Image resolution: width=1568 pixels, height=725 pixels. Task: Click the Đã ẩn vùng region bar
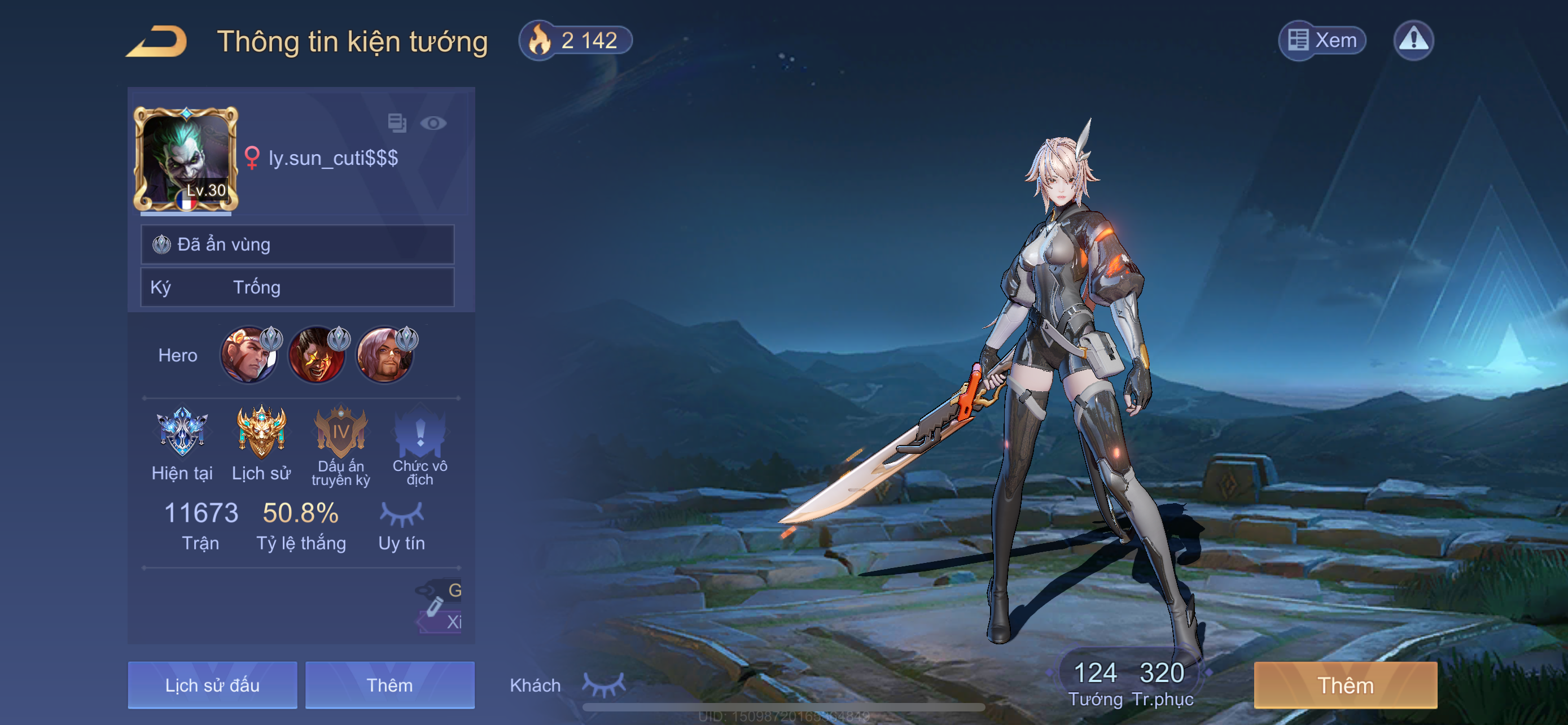point(297,244)
